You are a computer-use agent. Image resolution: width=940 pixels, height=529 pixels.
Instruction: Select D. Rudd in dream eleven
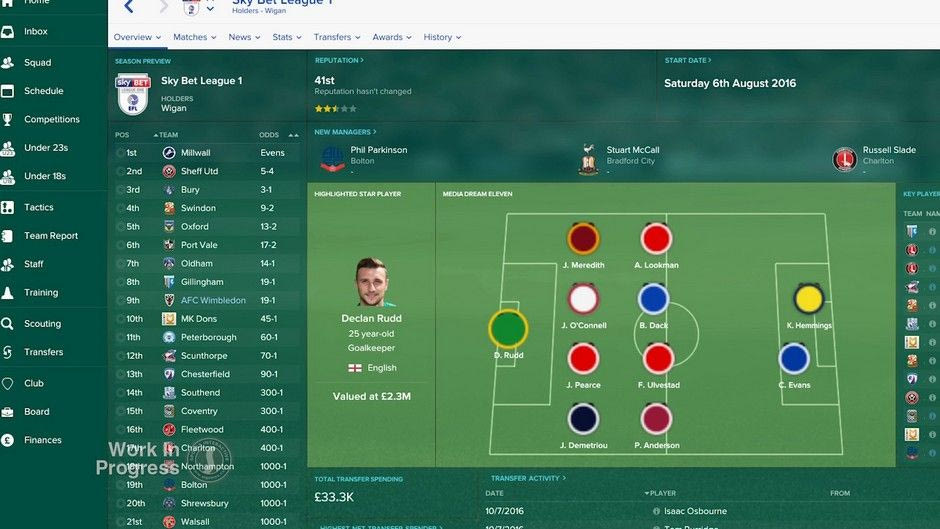pos(508,329)
